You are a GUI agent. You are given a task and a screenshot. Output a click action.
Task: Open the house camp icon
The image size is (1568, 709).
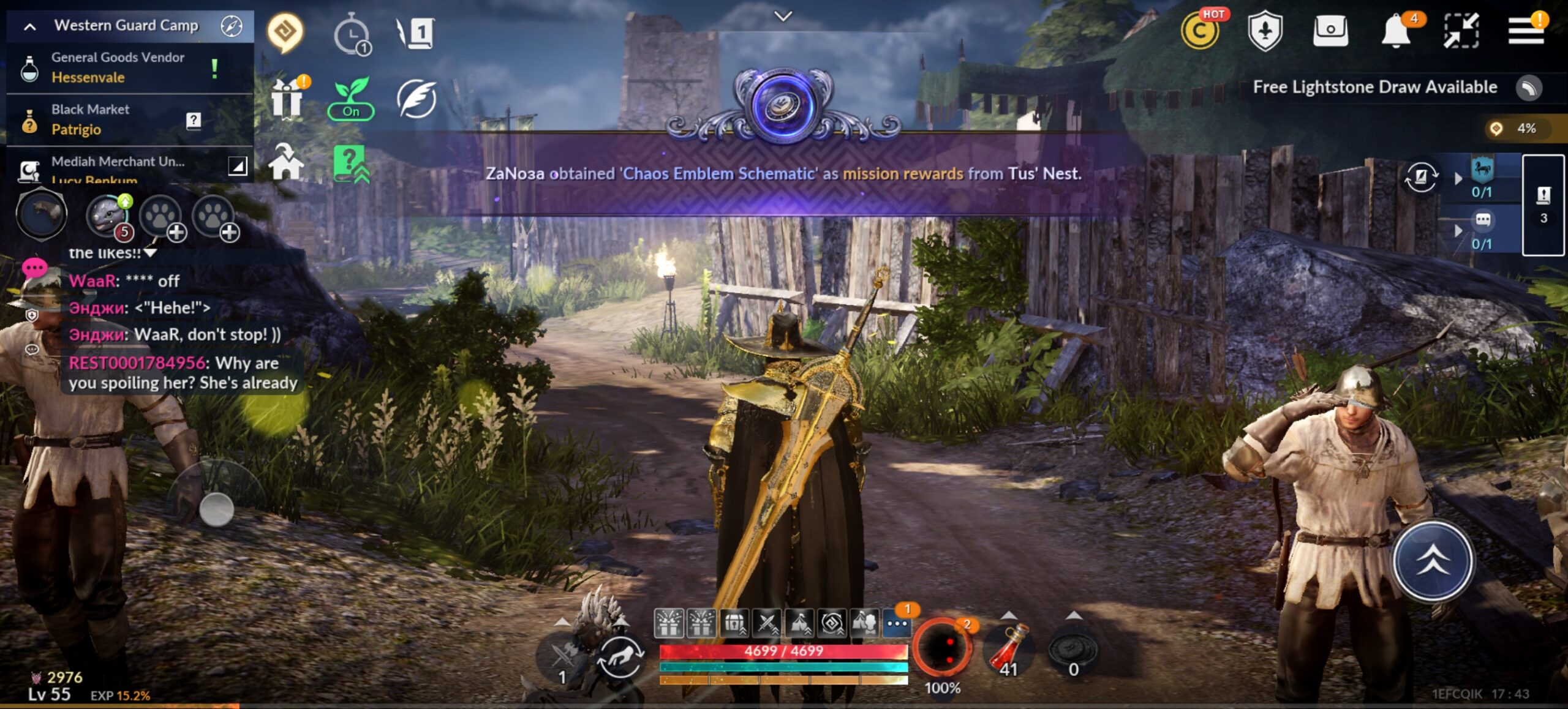[x=285, y=162]
